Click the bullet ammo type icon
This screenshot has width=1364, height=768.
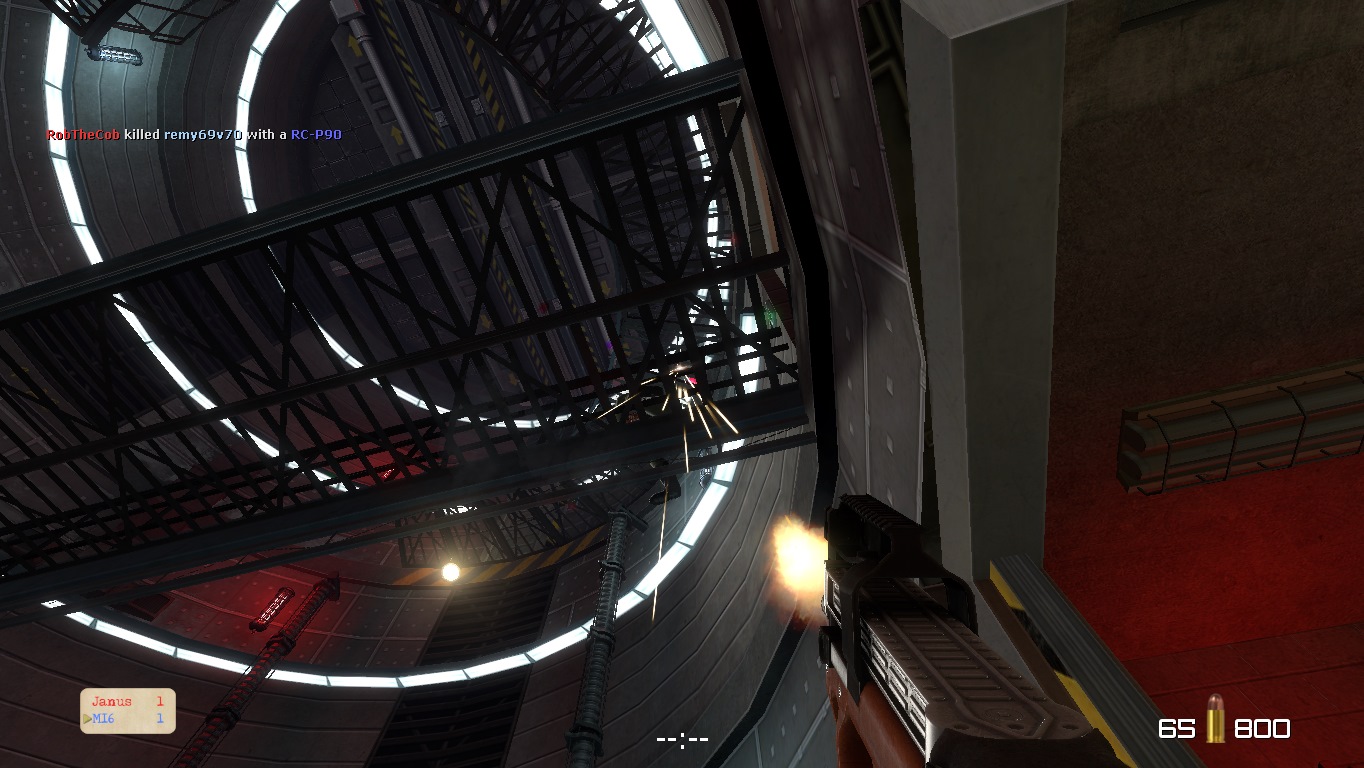[1214, 719]
